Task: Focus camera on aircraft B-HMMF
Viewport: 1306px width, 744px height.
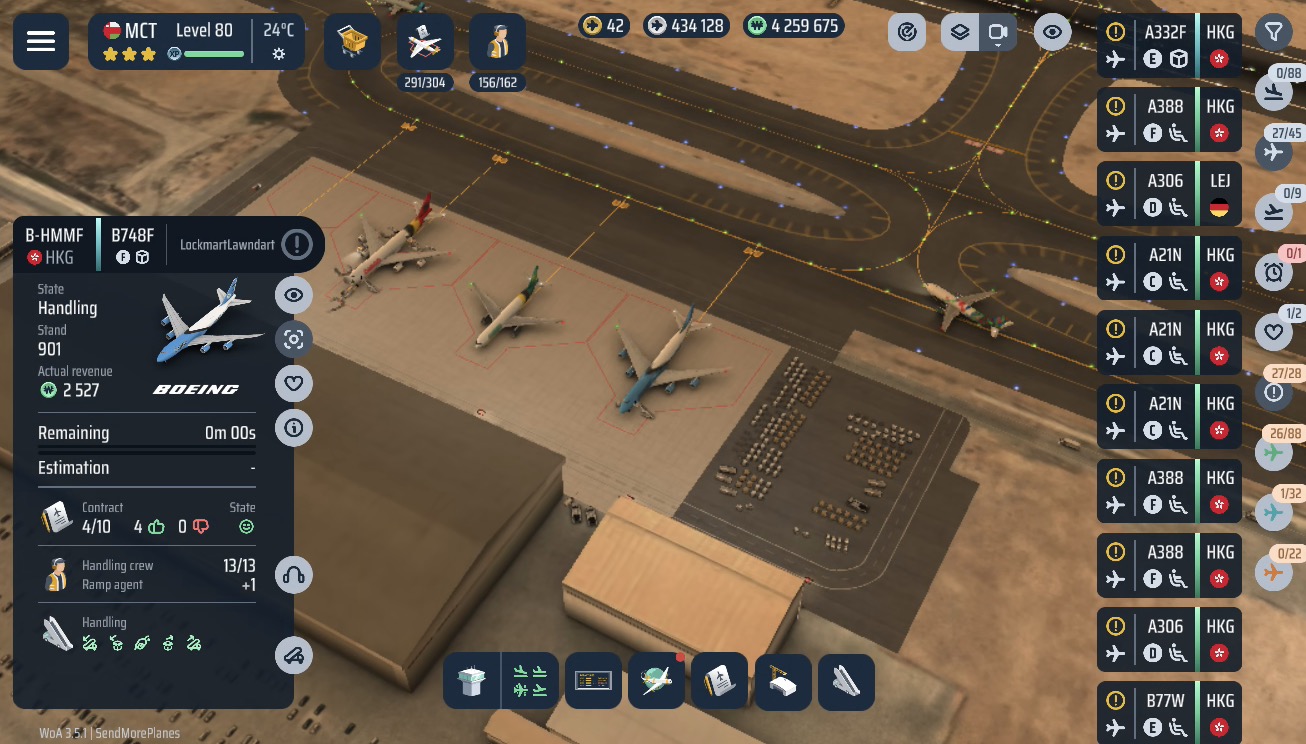Action: pyautogui.click(x=294, y=339)
